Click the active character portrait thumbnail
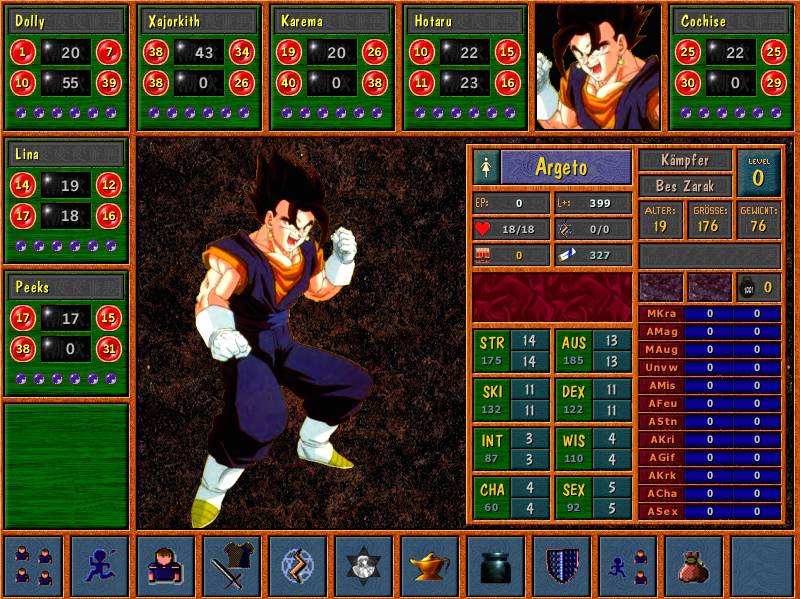Image resolution: width=800 pixels, height=599 pixels. 598,67
